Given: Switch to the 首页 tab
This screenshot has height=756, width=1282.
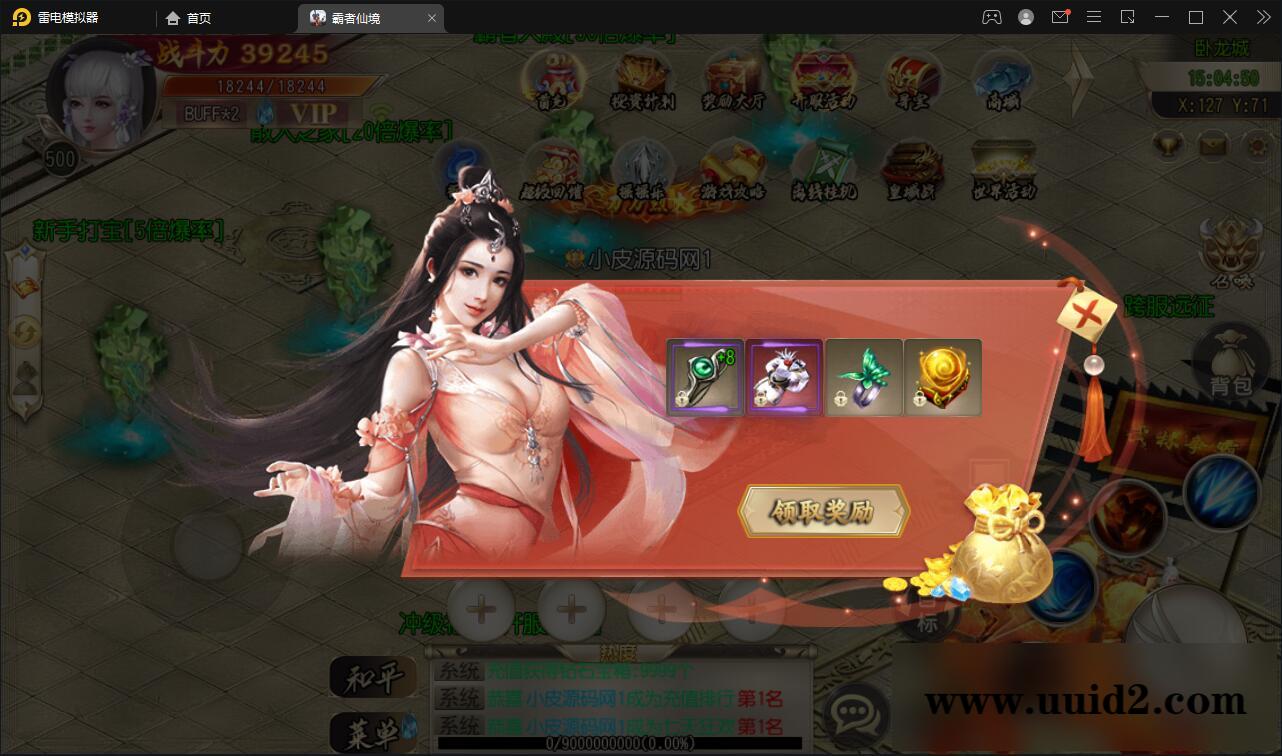Looking at the screenshot, I should (190, 17).
